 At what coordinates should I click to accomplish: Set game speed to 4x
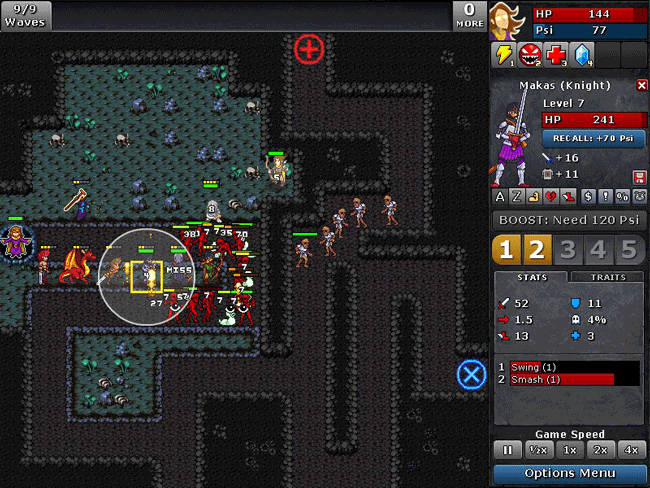(632, 450)
